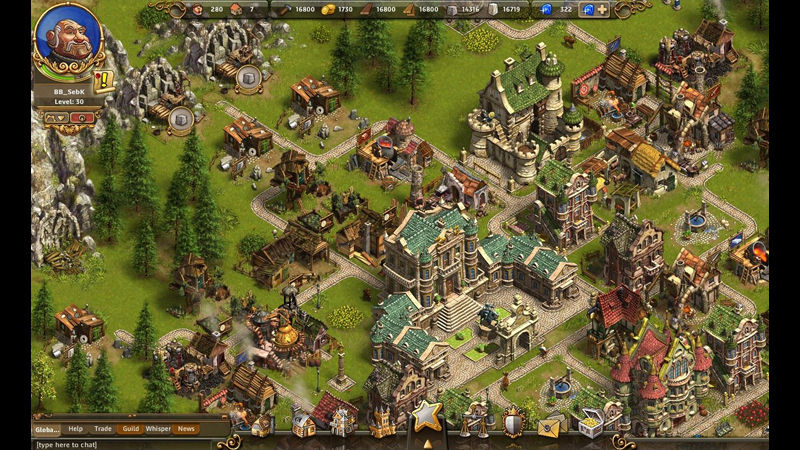Click the dropdown arrow button under Level 30
Screen dimensions: 800x450
click(x=55, y=117)
